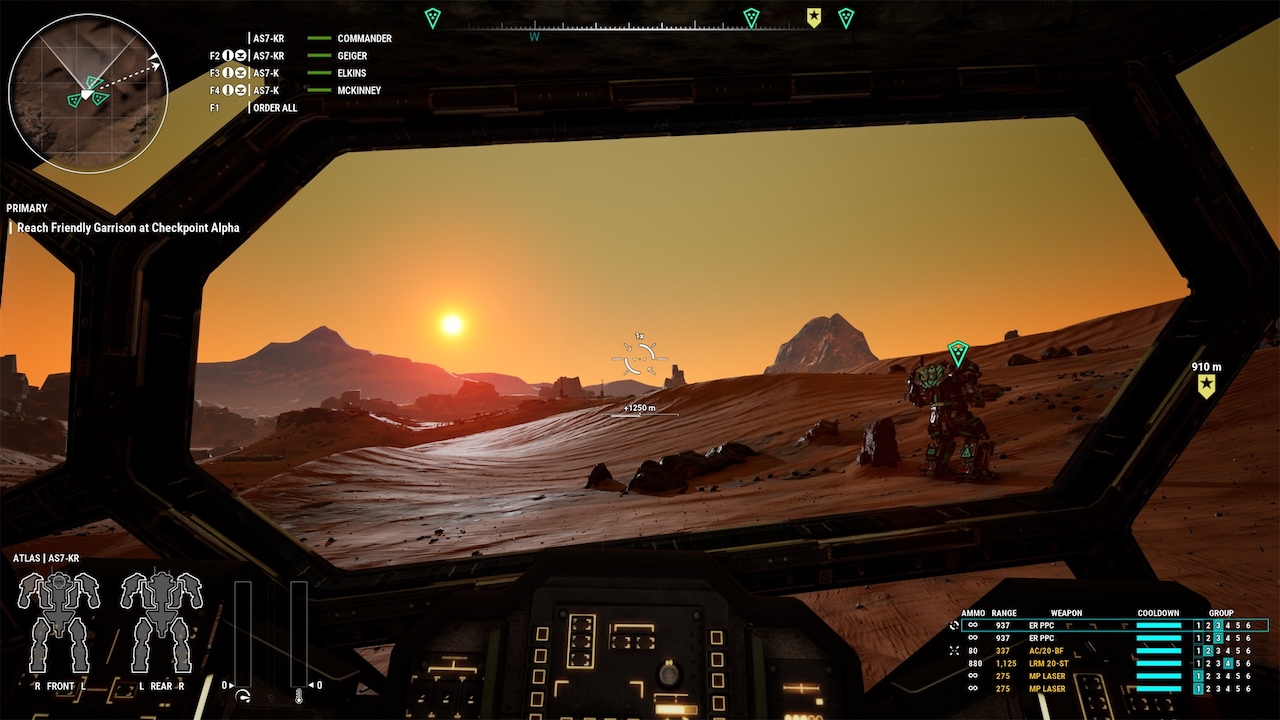Click the friendly mech triangle marker in view
Screen dimensions: 1280x720
[x=956, y=352]
